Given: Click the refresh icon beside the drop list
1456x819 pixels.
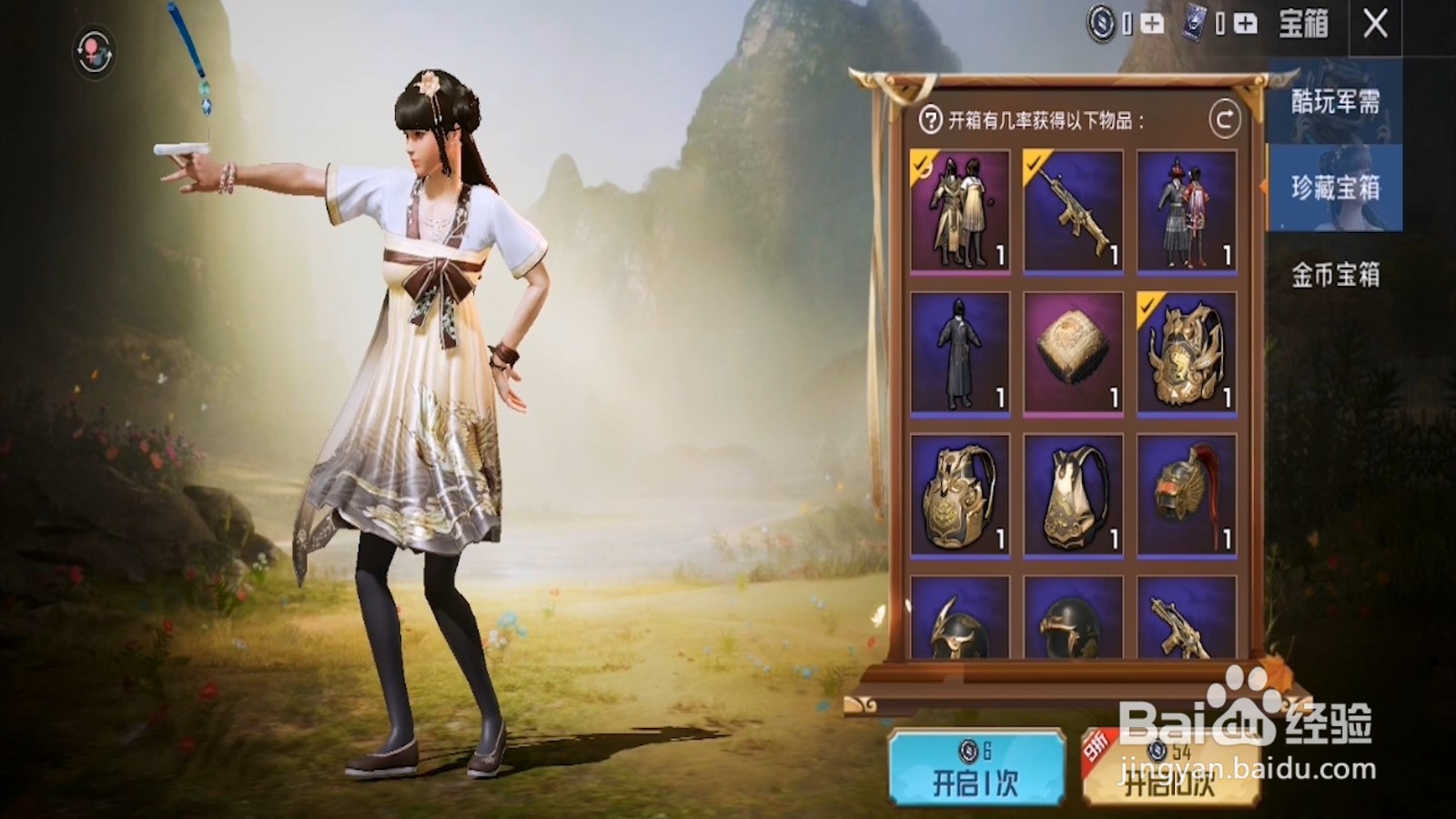Looking at the screenshot, I should click(x=1227, y=117).
